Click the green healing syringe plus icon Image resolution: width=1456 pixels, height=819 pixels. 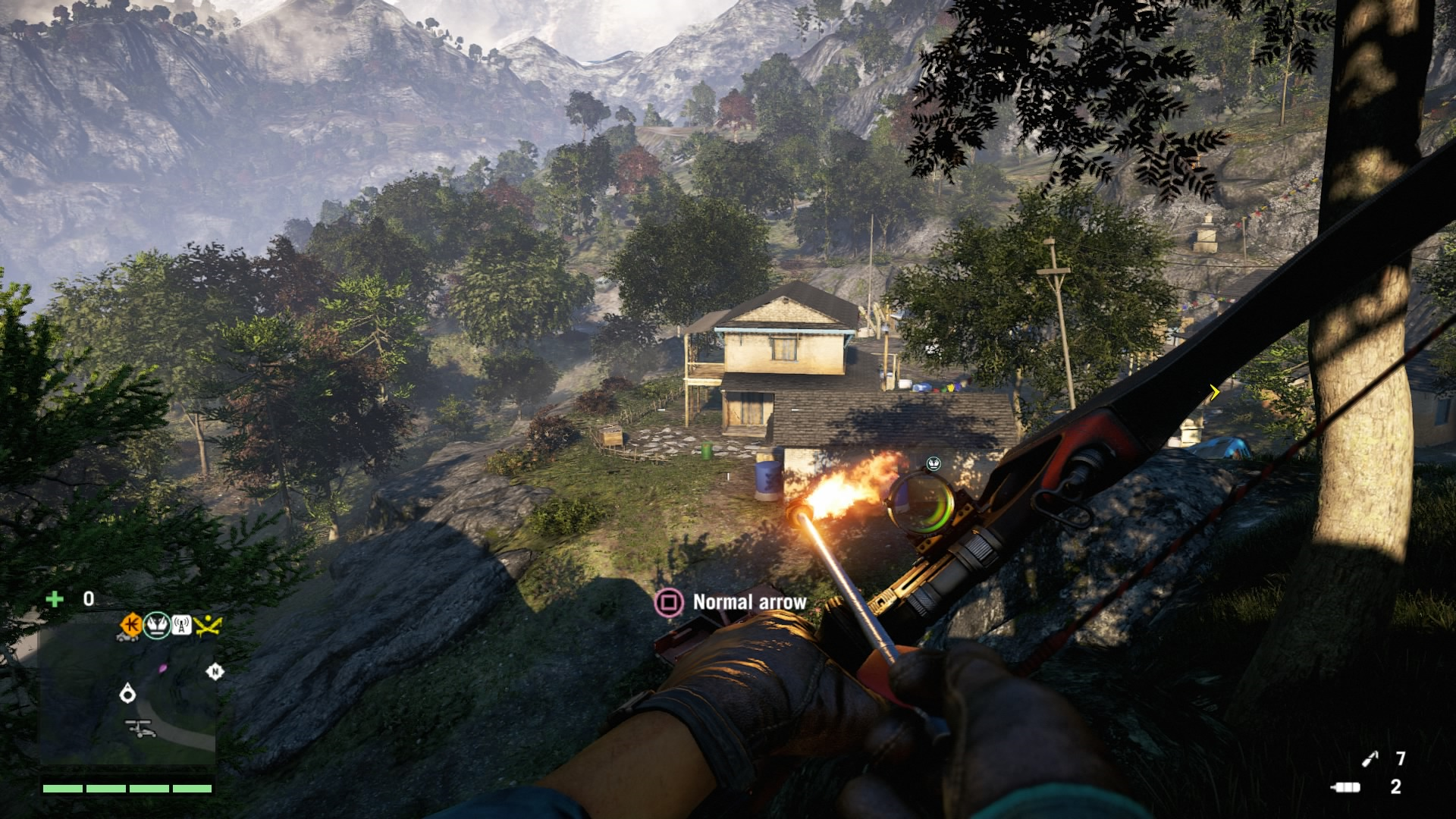(55, 599)
